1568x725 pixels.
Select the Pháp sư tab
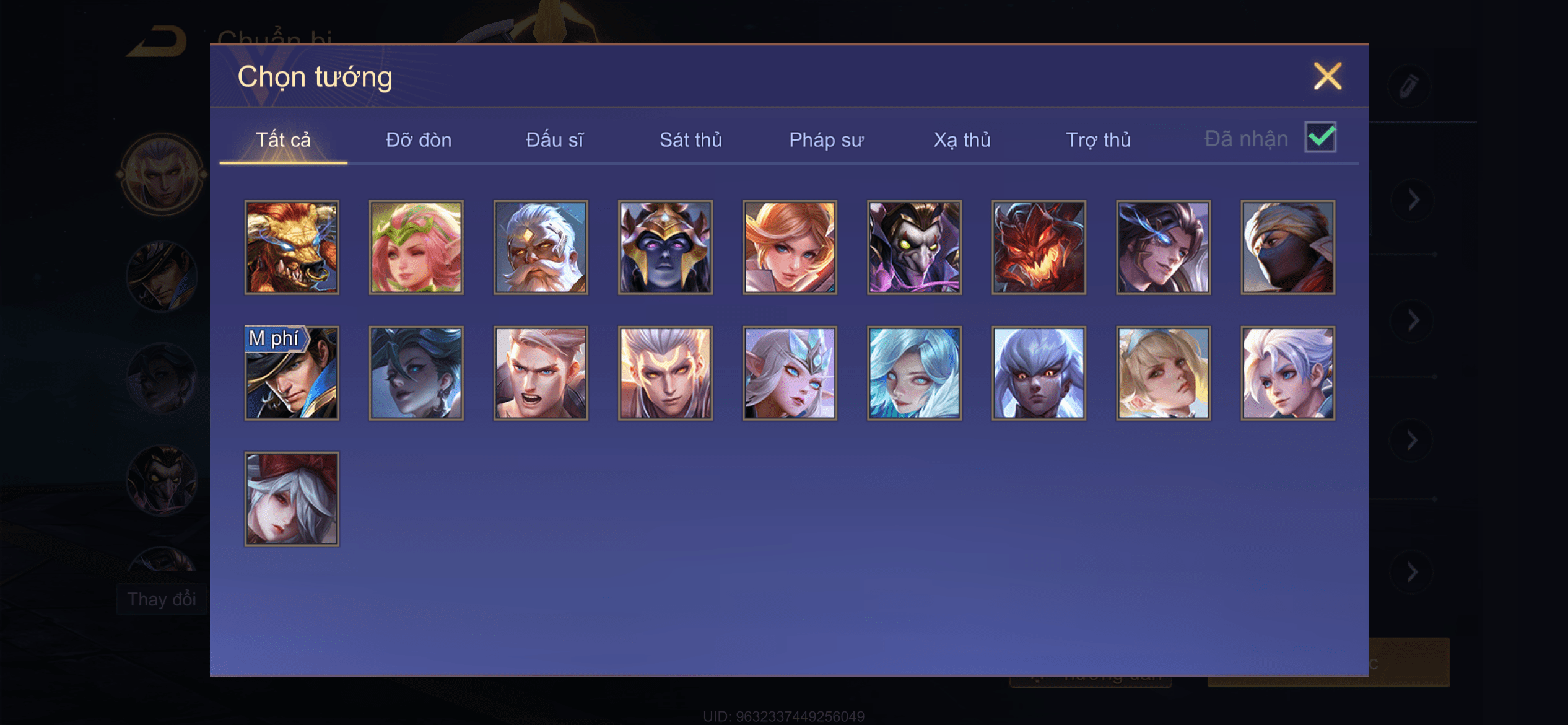point(826,140)
